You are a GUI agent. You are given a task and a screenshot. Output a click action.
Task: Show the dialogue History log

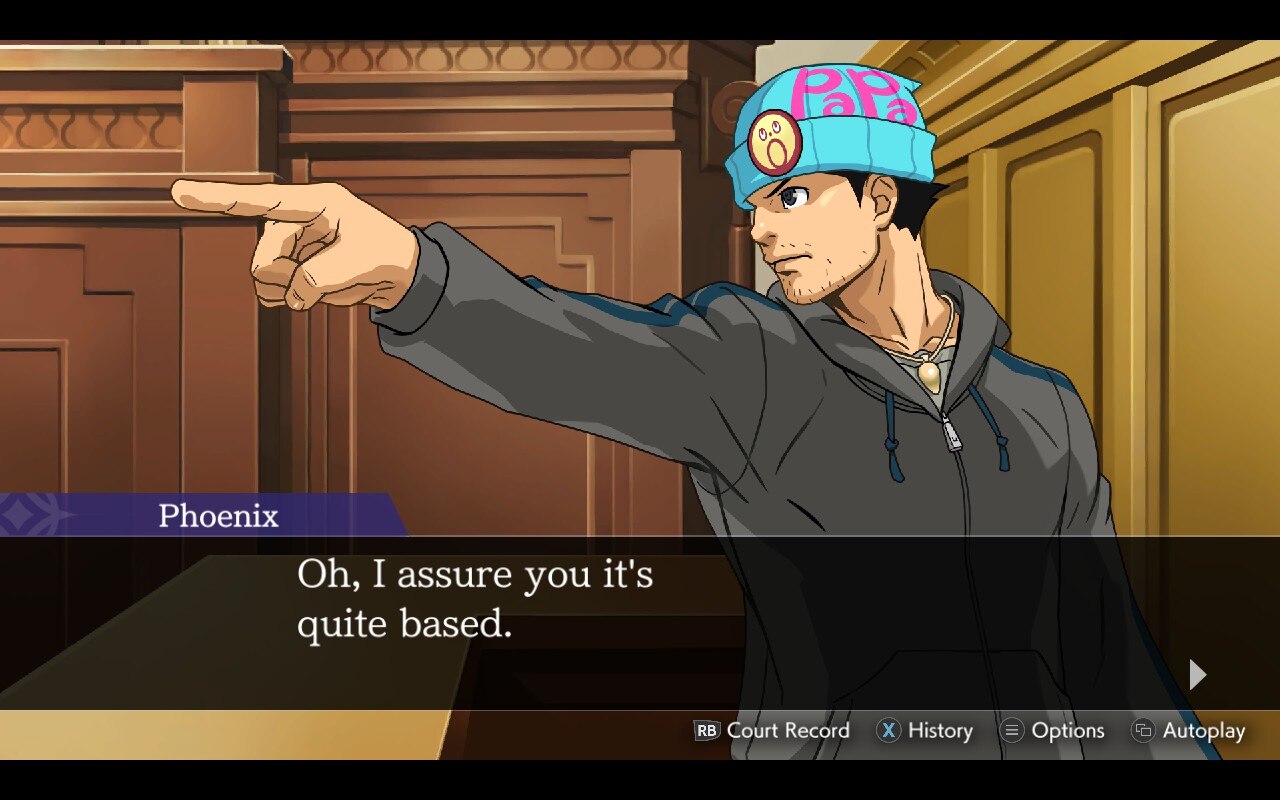(x=925, y=731)
